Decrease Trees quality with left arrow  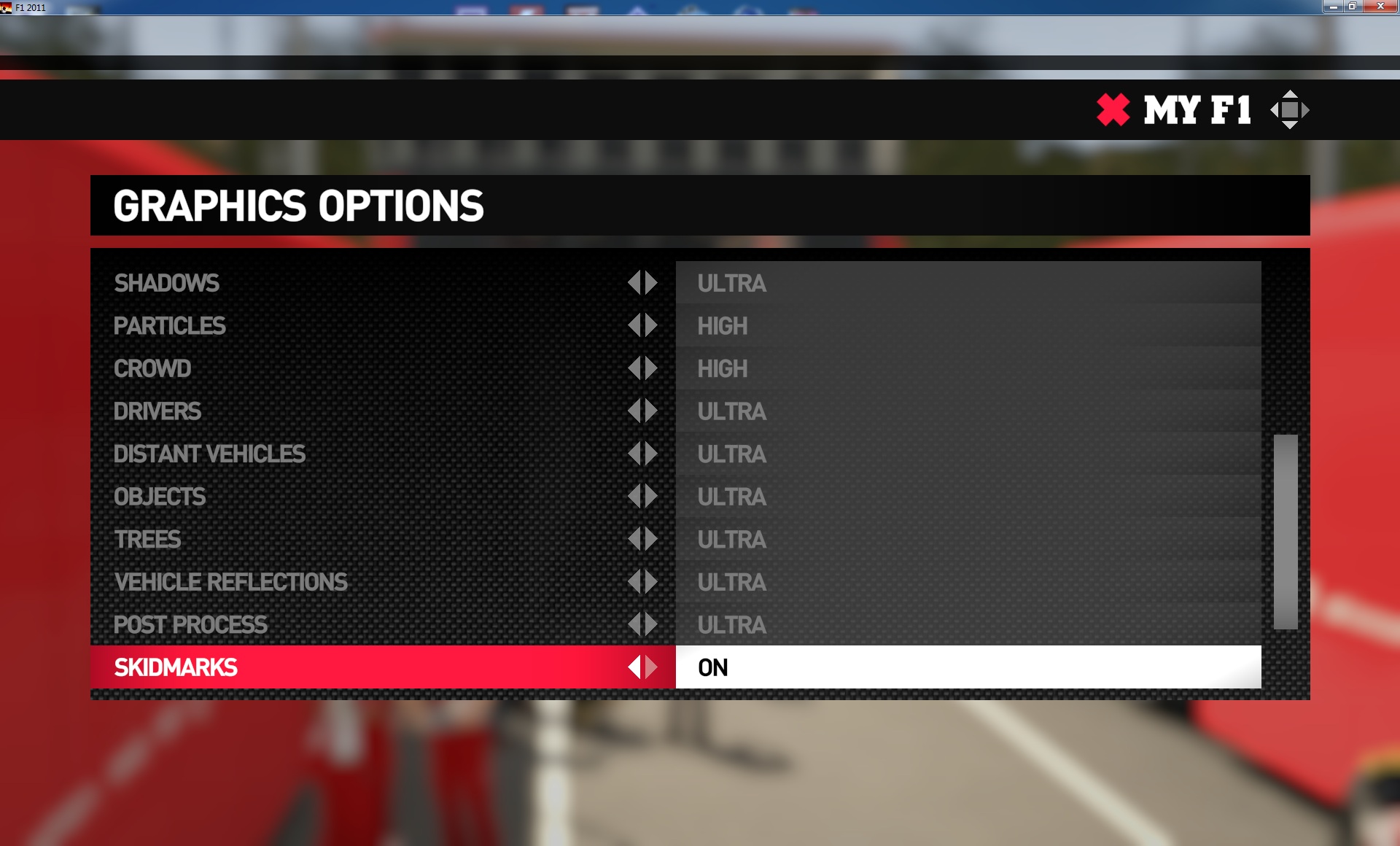click(x=634, y=540)
